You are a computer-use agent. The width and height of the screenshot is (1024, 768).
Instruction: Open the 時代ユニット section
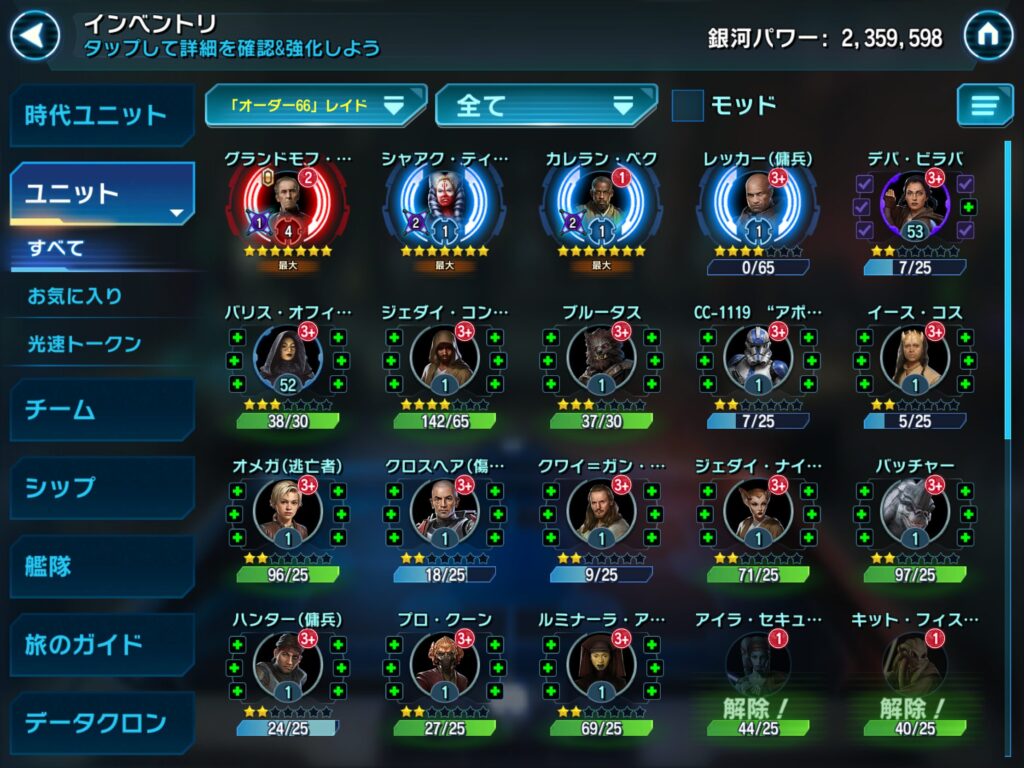pyautogui.click(x=101, y=115)
